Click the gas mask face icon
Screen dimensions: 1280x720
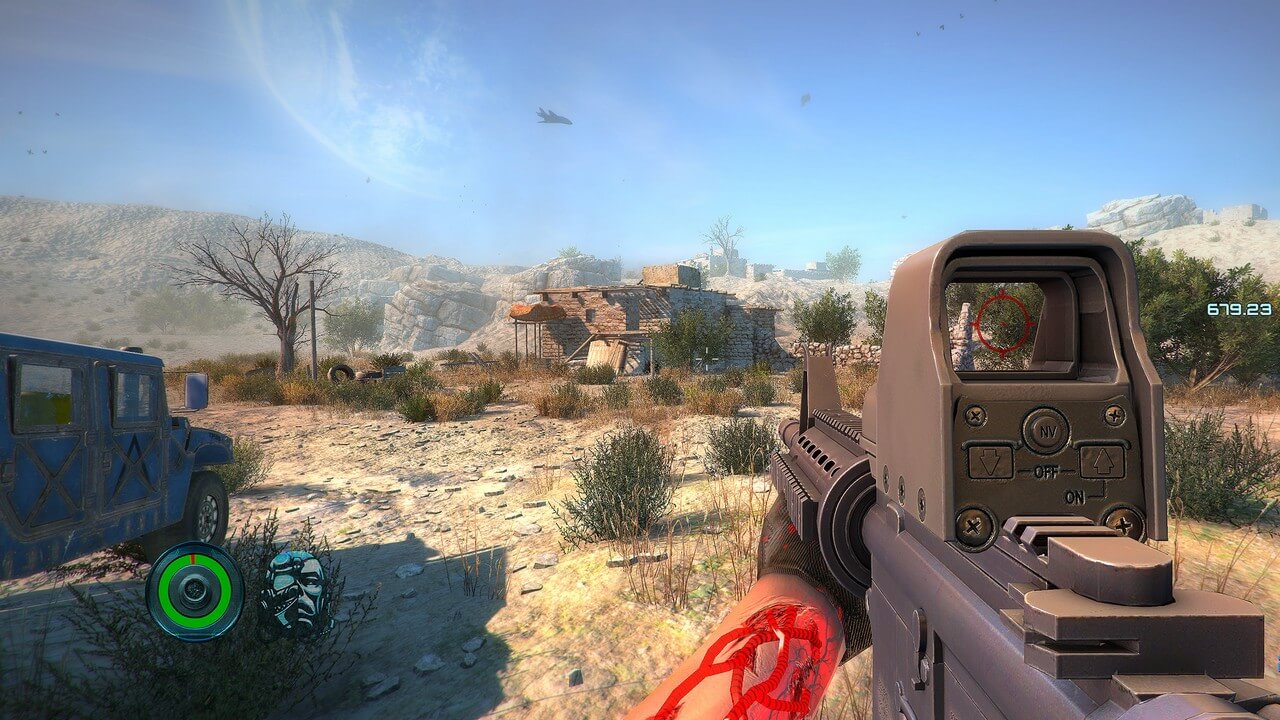pyautogui.click(x=295, y=590)
